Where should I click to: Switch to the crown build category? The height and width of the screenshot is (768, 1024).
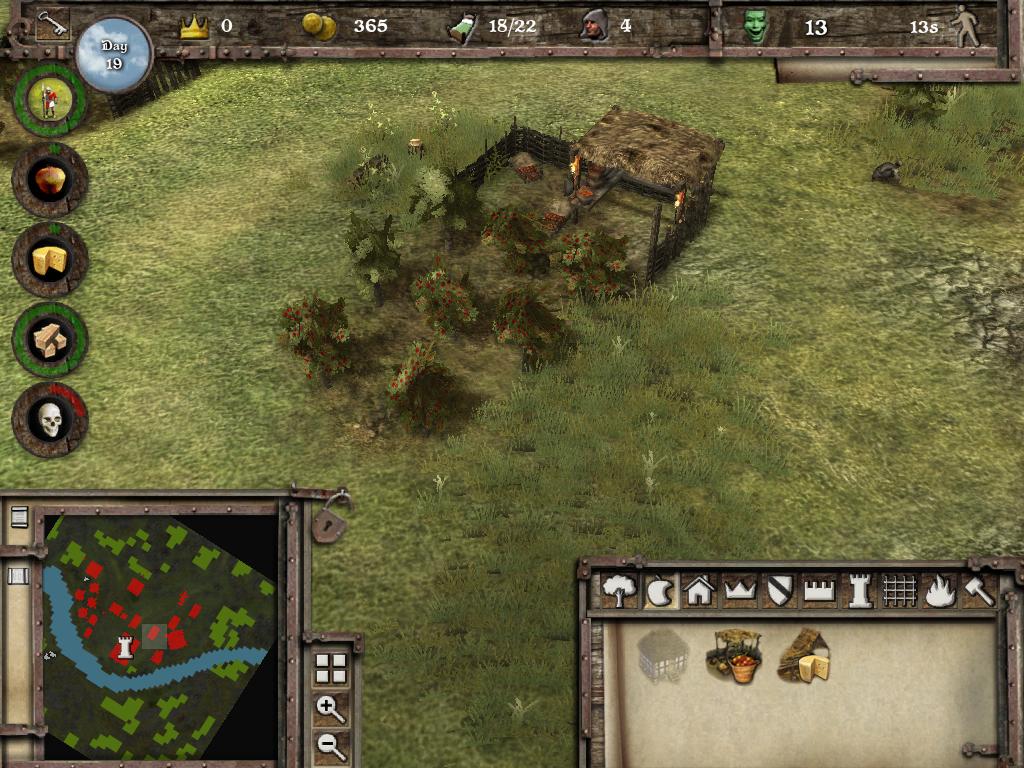(x=739, y=591)
